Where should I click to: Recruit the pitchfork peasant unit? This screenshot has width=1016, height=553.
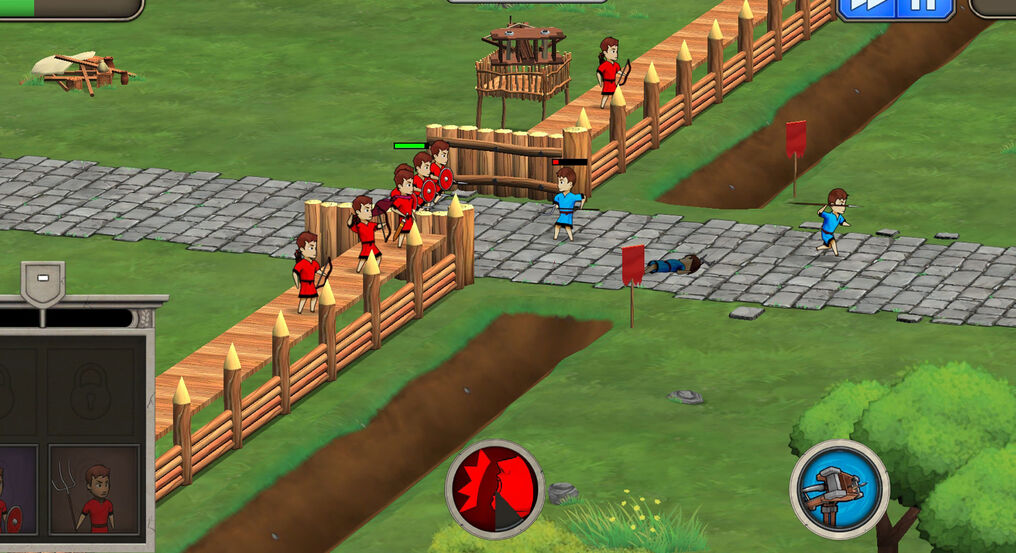pyautogui.click(x=94, y=490)
